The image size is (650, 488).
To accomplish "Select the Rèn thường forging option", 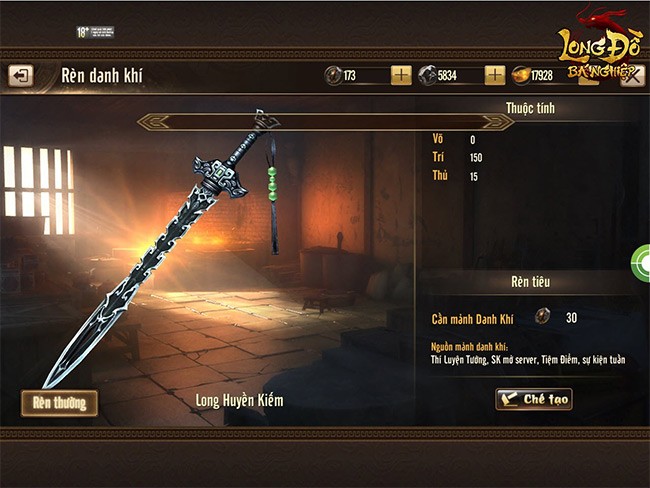I will [59, 403].
